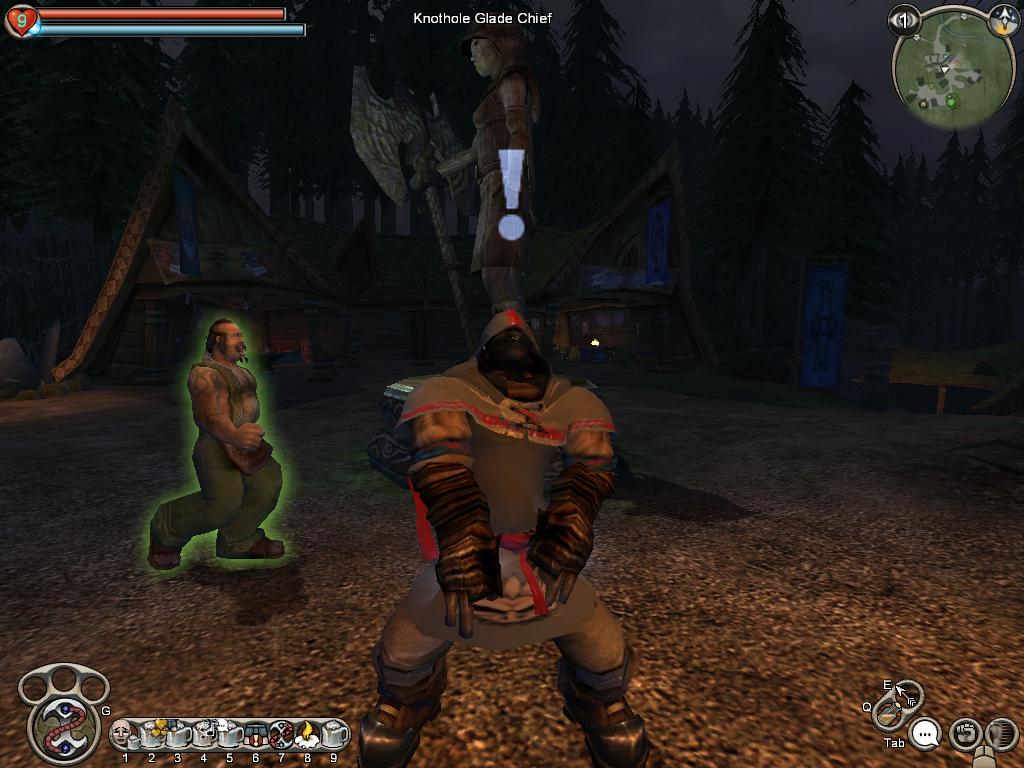Screen dimensions: 1024x768
Task: Activate the small serpent emblem hotbar slot
Action: [281, 734]
